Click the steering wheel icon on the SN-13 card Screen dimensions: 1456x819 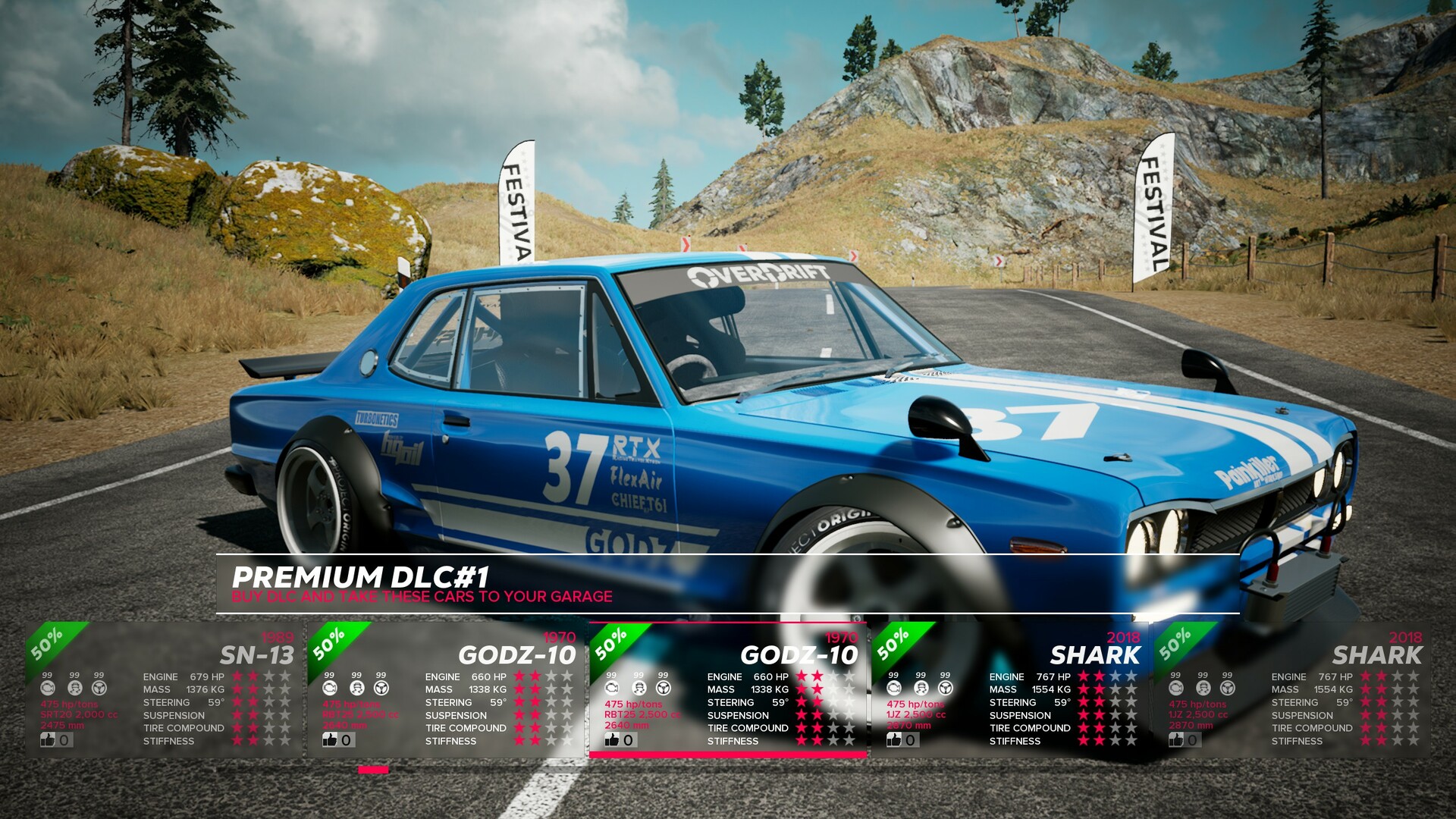[x=99, y=689]
